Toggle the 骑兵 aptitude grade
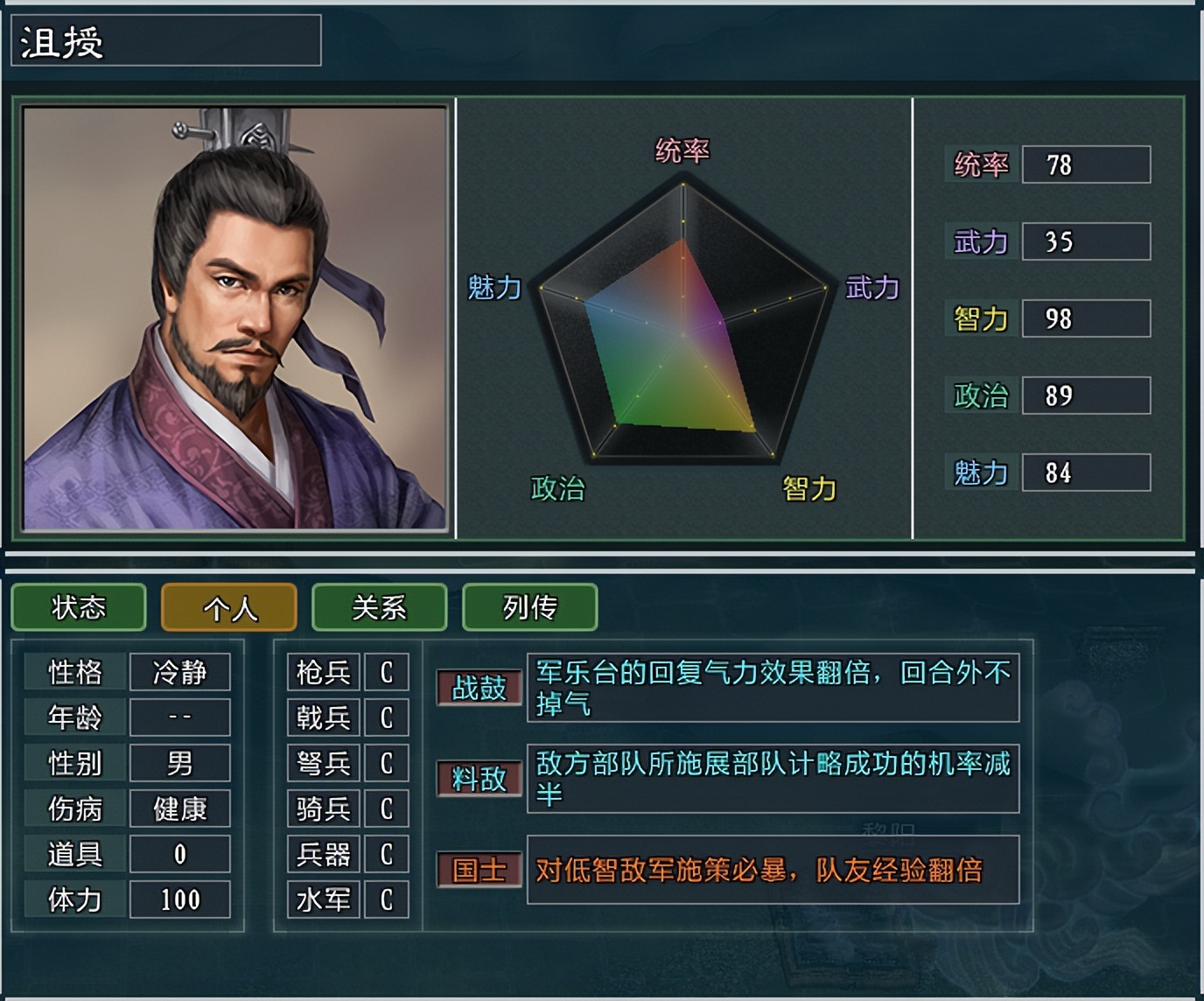 pos(388,808)
